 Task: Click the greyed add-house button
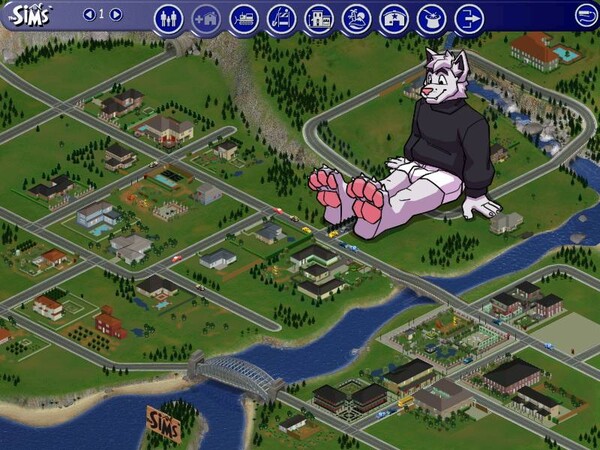[206, 18]
